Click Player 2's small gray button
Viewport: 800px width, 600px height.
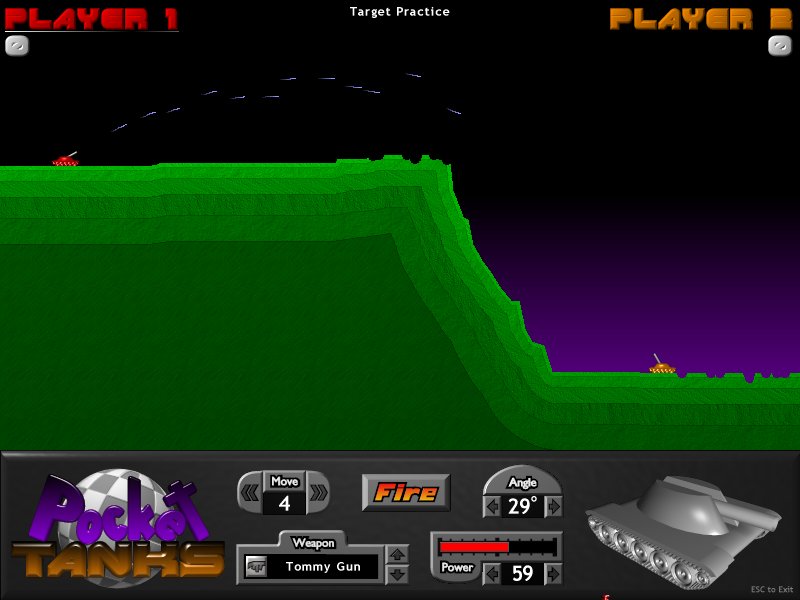click(x=780, y=45)
